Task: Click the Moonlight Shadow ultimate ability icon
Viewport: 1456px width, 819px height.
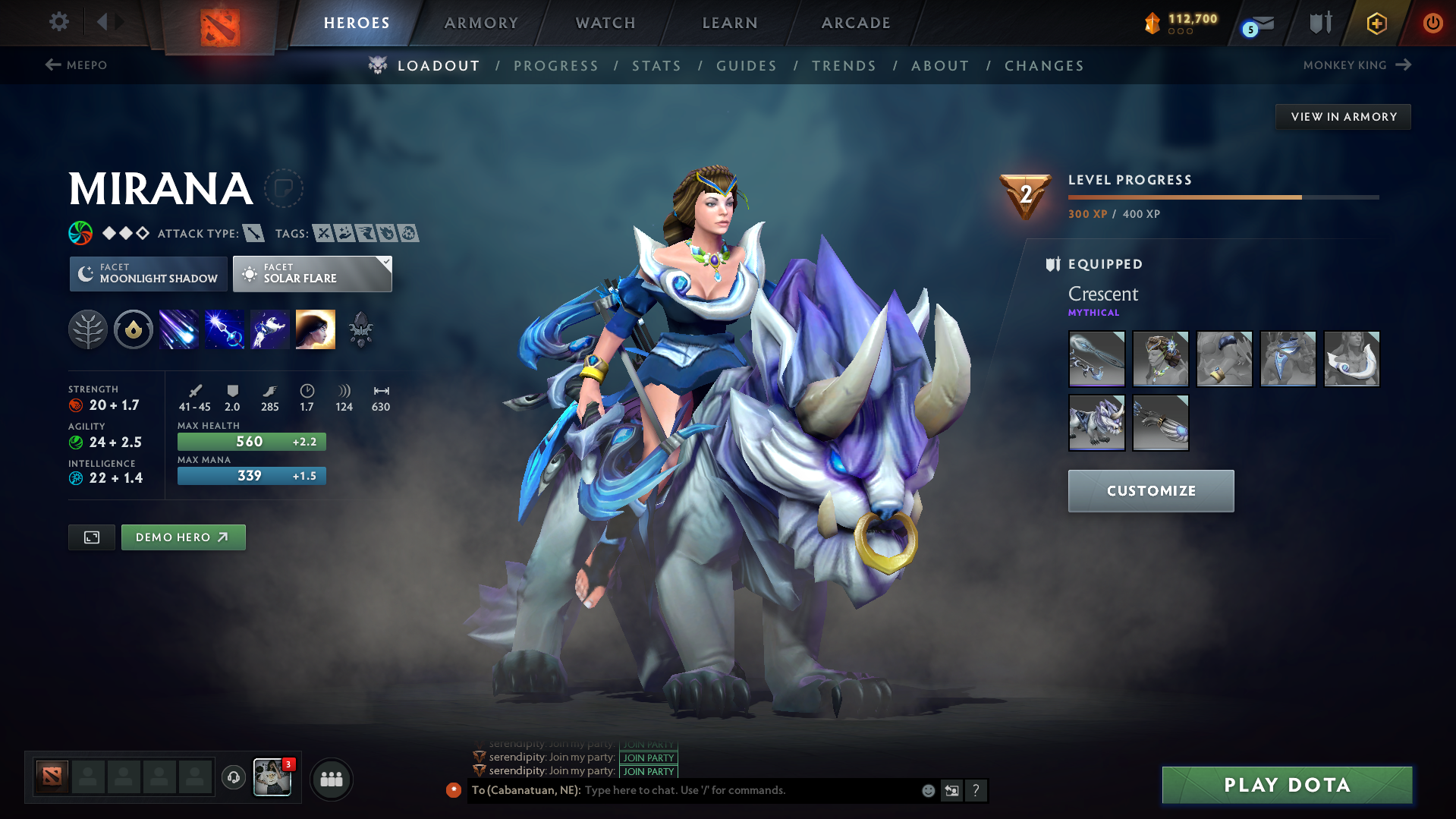Action: (x=316, y=329)
